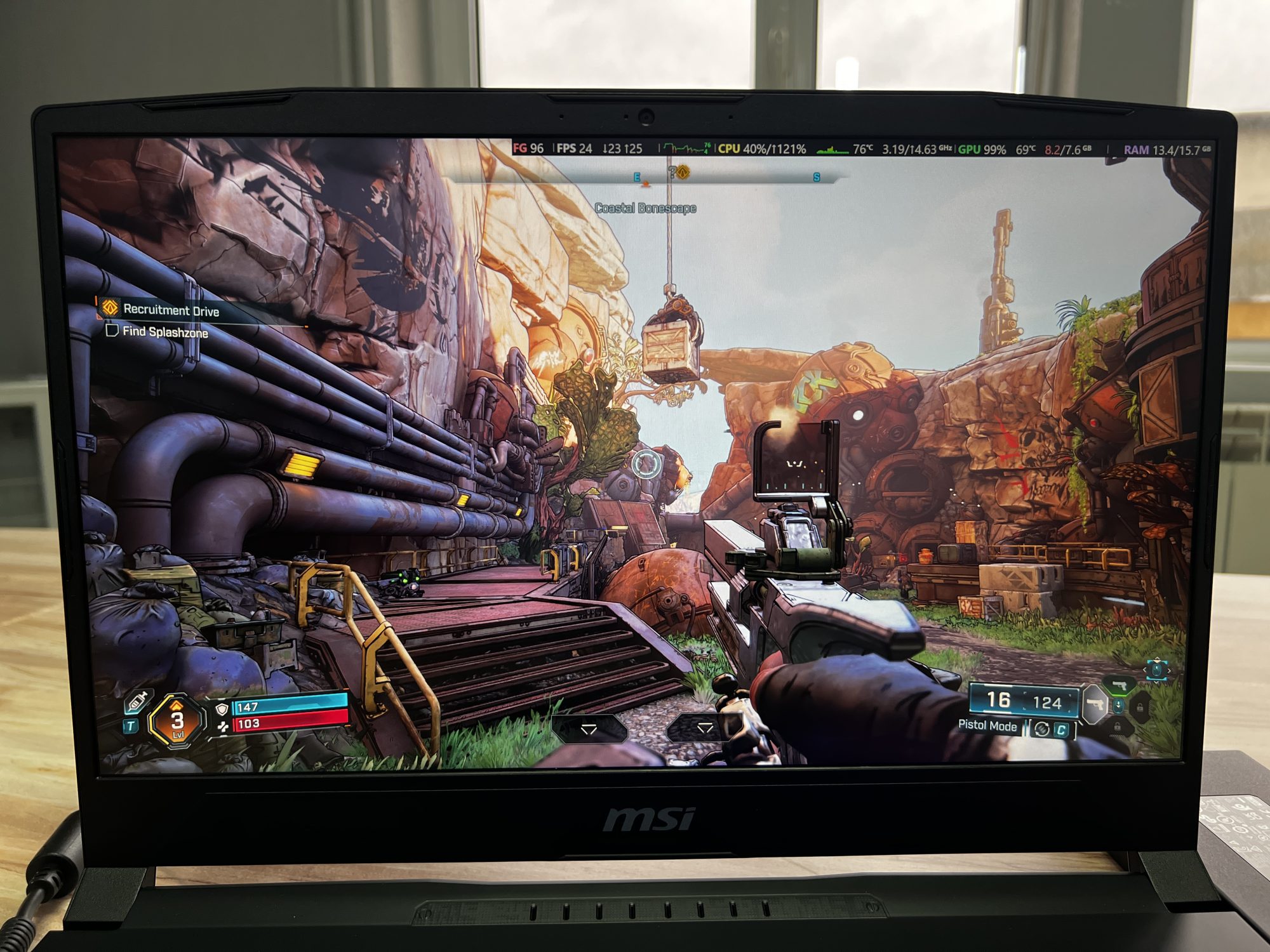Switch to the green-highlighted pistol weapon slot
The height and width of the screenshot is (952, 1270).
pyautogui.click(x=1120, y=685)
